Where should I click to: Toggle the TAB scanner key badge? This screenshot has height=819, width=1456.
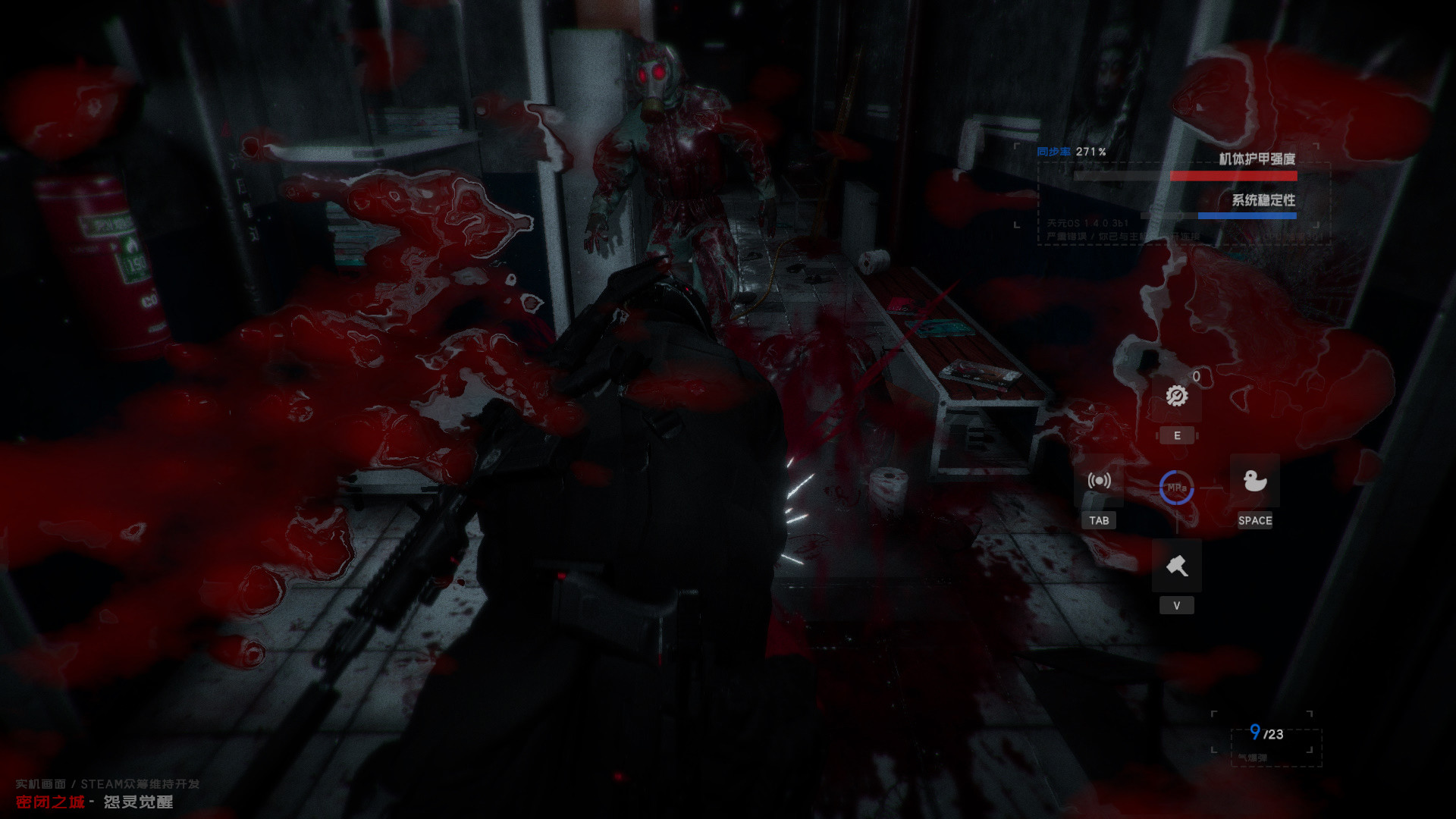click(x=1100, y=520)
